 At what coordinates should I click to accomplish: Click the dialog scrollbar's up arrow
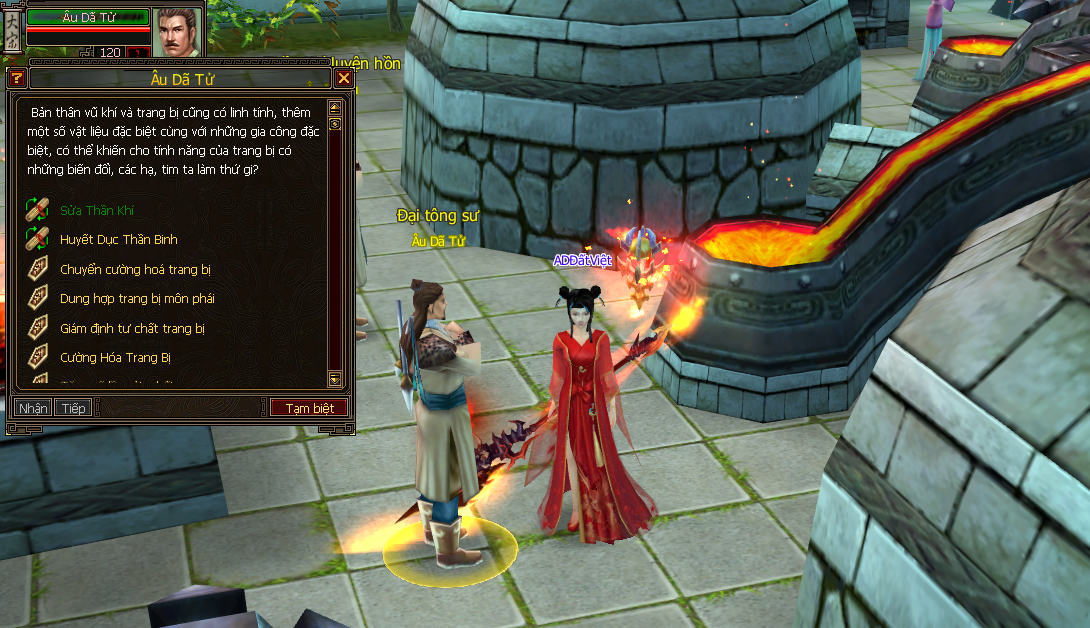pyautogui.click(x=335, y=106)
